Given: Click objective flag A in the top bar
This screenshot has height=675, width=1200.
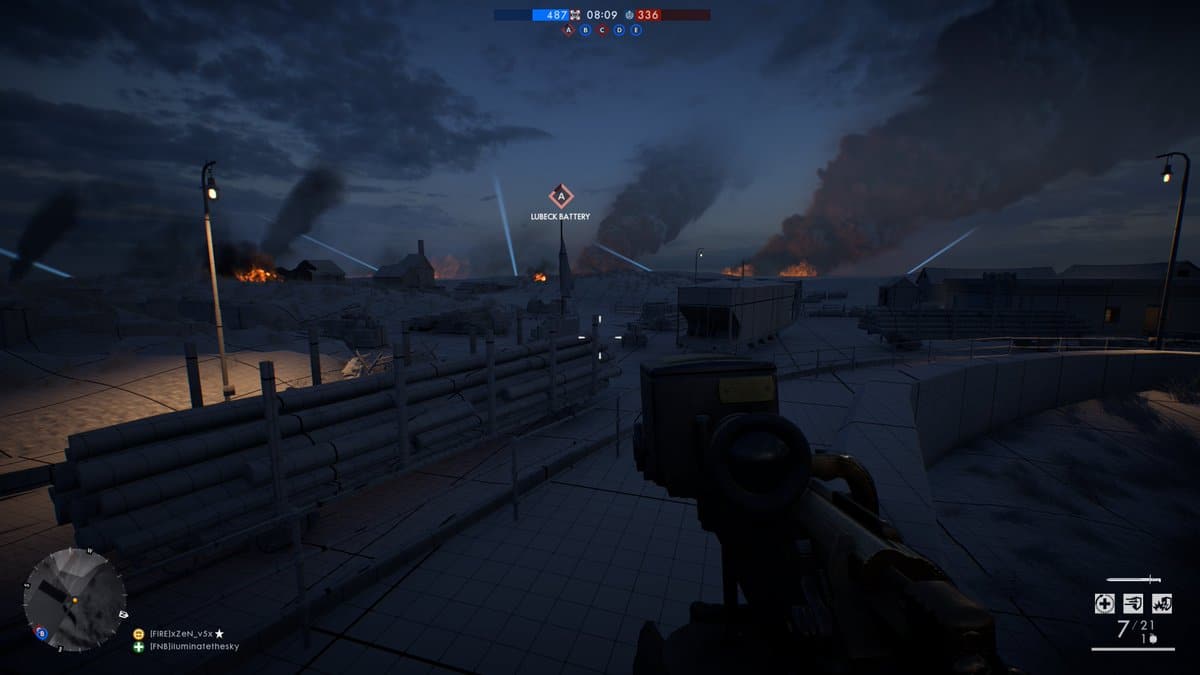Looking at the screenshot, I should pyautogui.click(x=569, y=30).
